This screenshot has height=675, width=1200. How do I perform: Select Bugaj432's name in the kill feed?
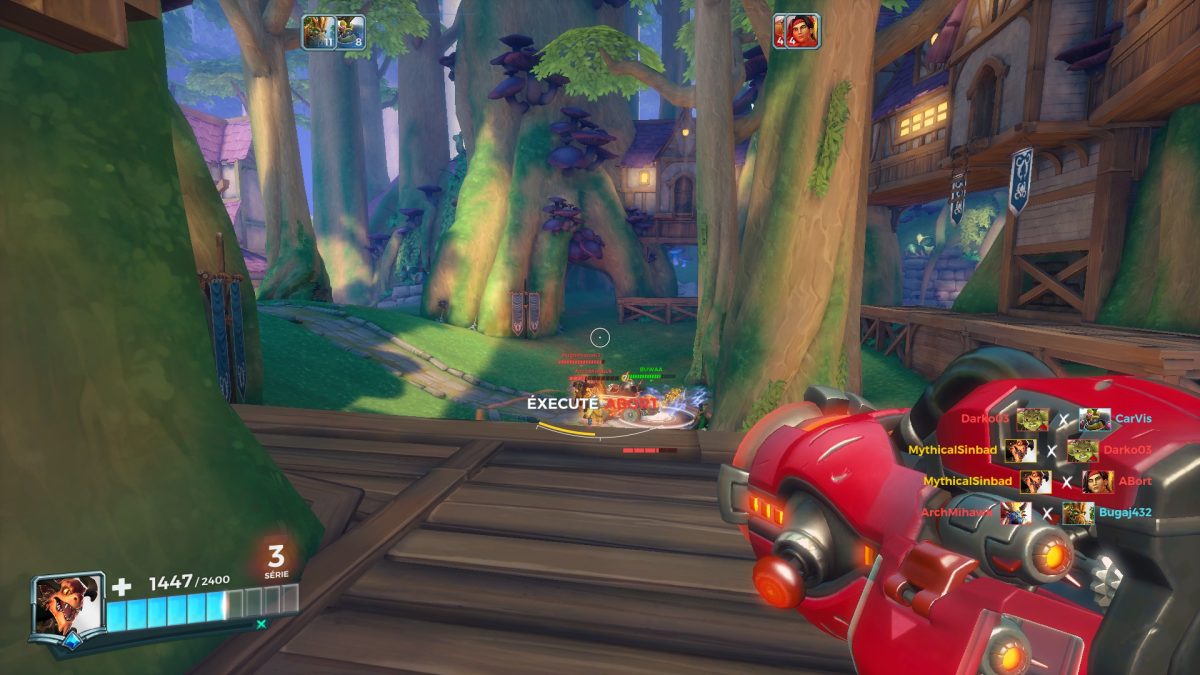1125,513
